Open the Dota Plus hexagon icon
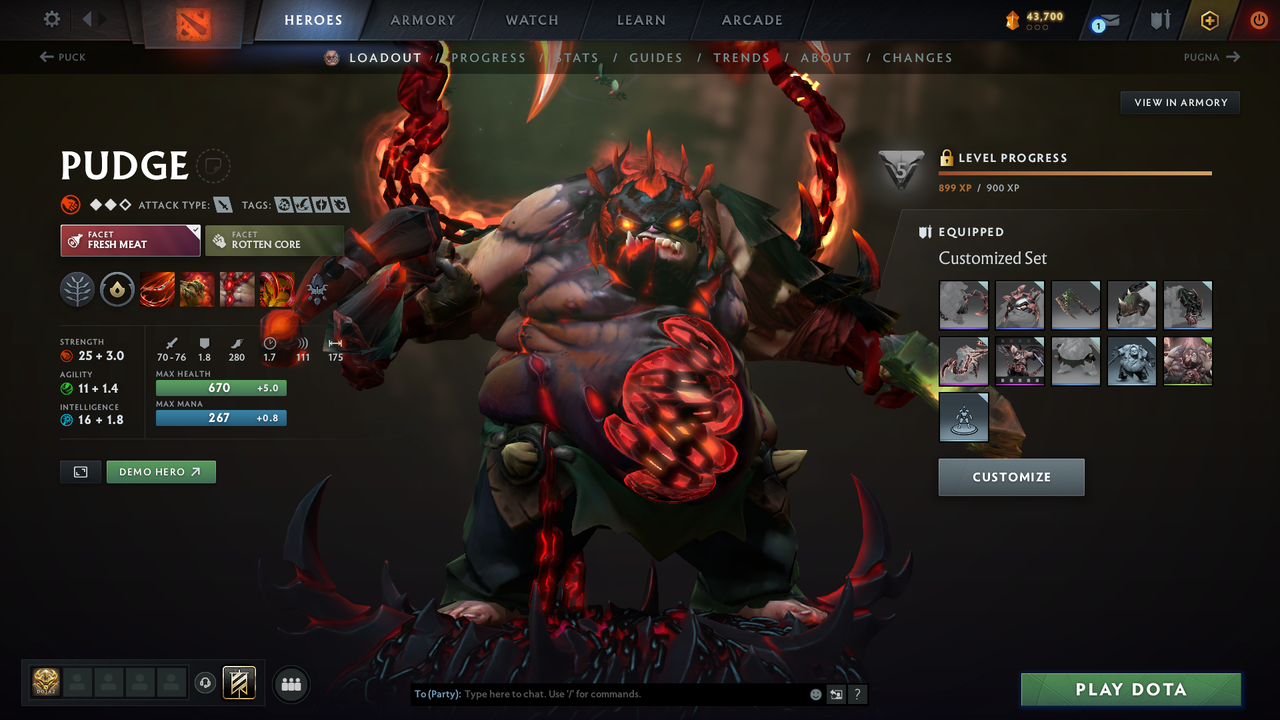 pos(1209,19)
